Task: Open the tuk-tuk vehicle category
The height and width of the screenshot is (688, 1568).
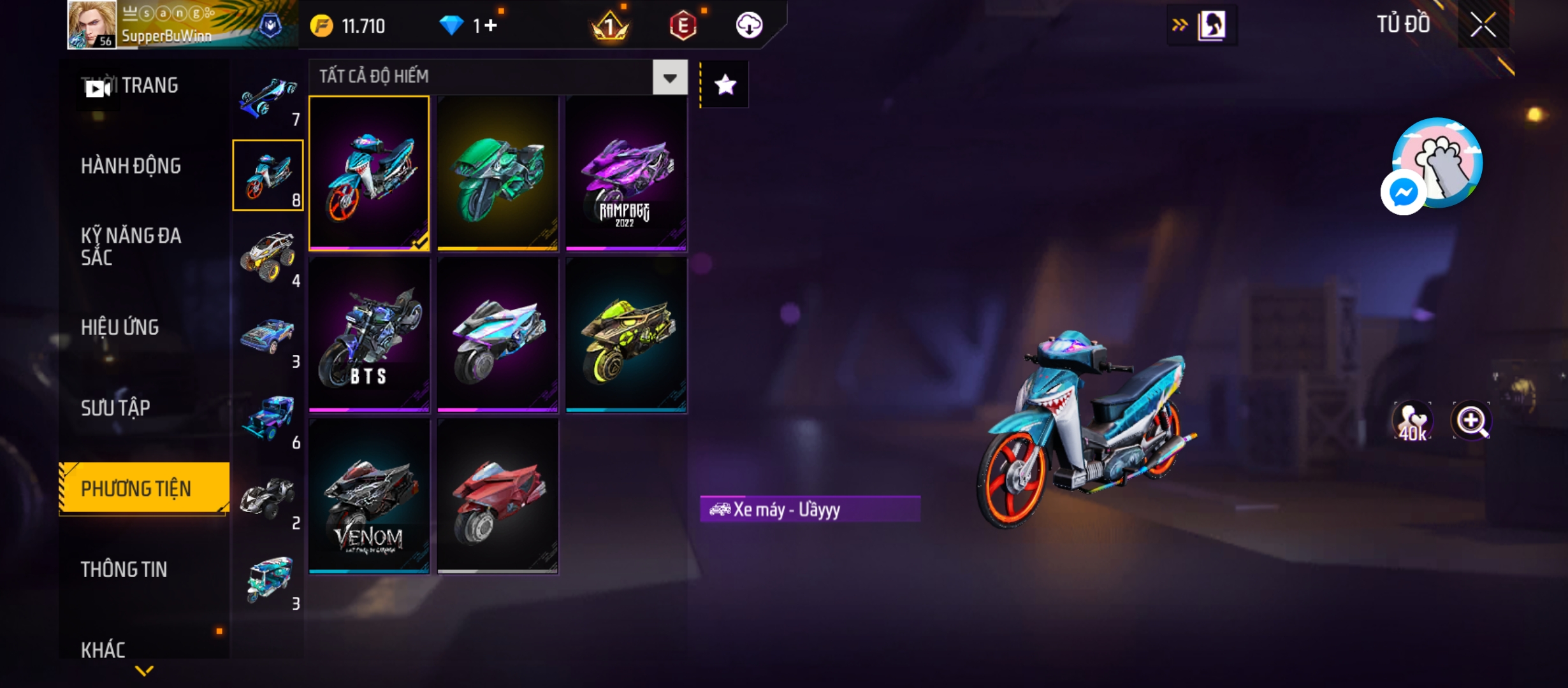Action: [268, 579]
